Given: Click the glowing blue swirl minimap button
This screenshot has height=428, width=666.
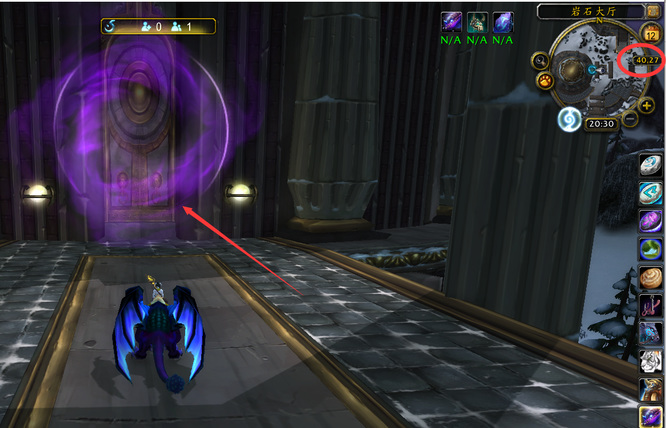Looking at the screenshot, I should click(570, 120).
